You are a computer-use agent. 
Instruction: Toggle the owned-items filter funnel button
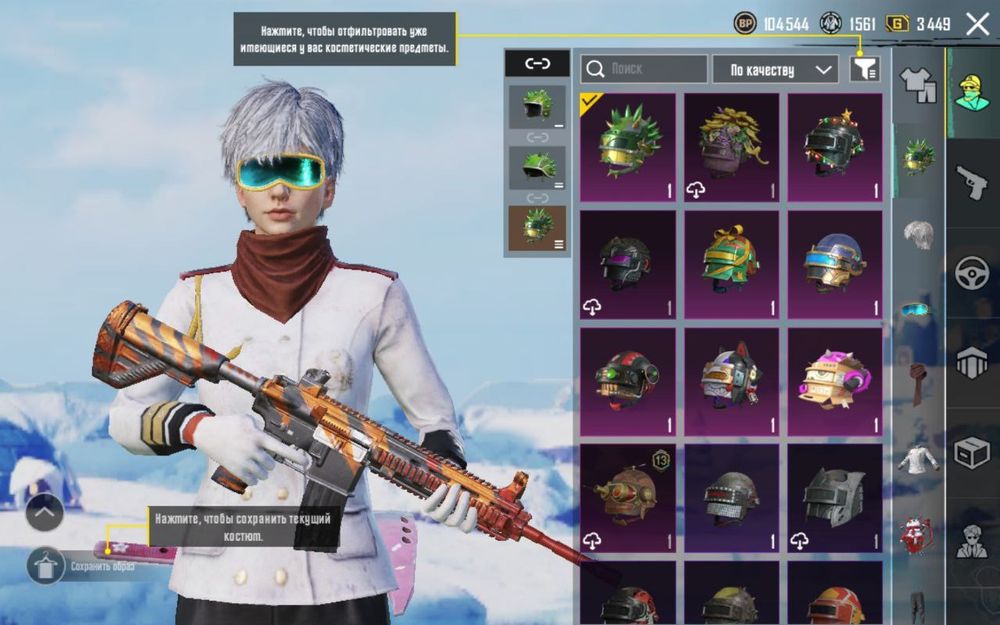pos(865,69)
